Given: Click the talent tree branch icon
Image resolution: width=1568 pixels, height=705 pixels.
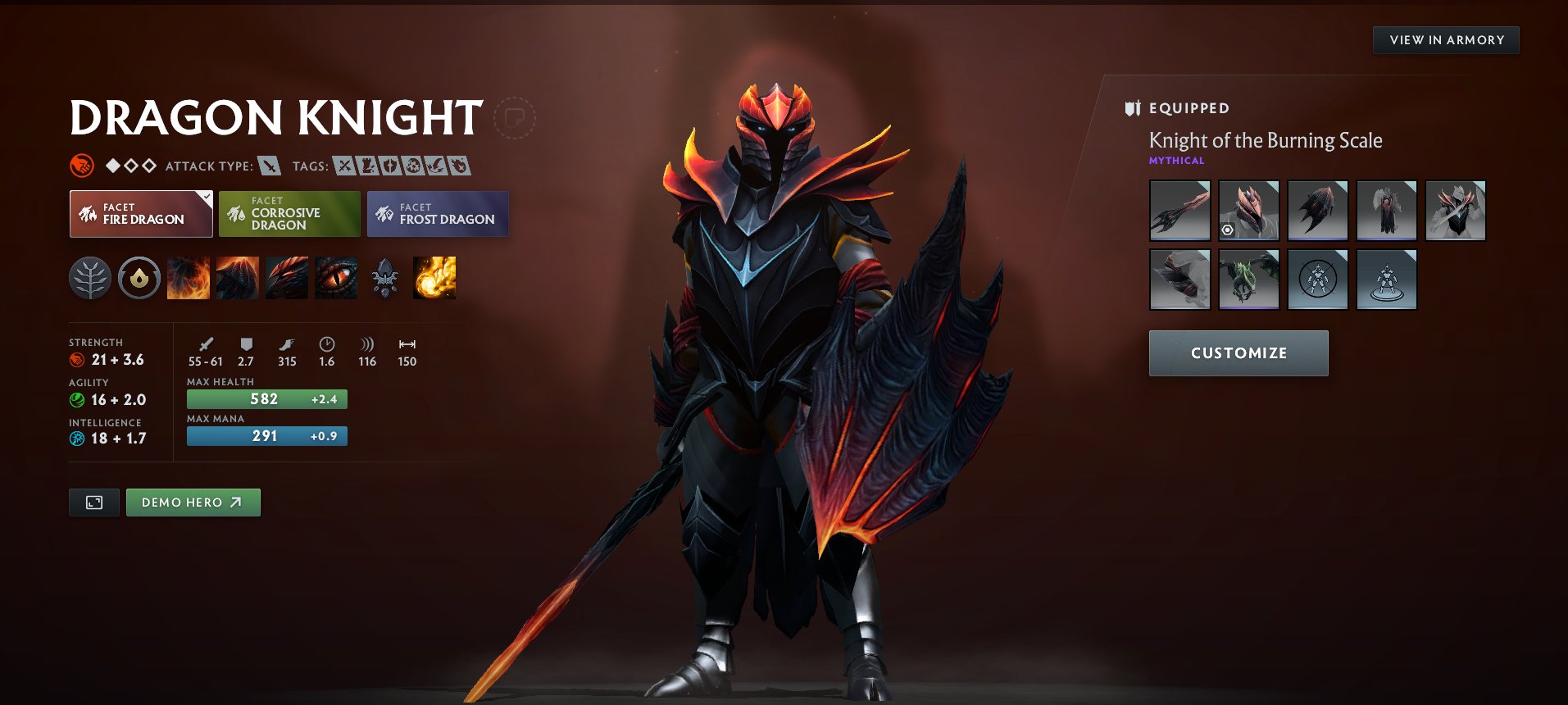Looking at the screenshot, I should tap(90, 278).
